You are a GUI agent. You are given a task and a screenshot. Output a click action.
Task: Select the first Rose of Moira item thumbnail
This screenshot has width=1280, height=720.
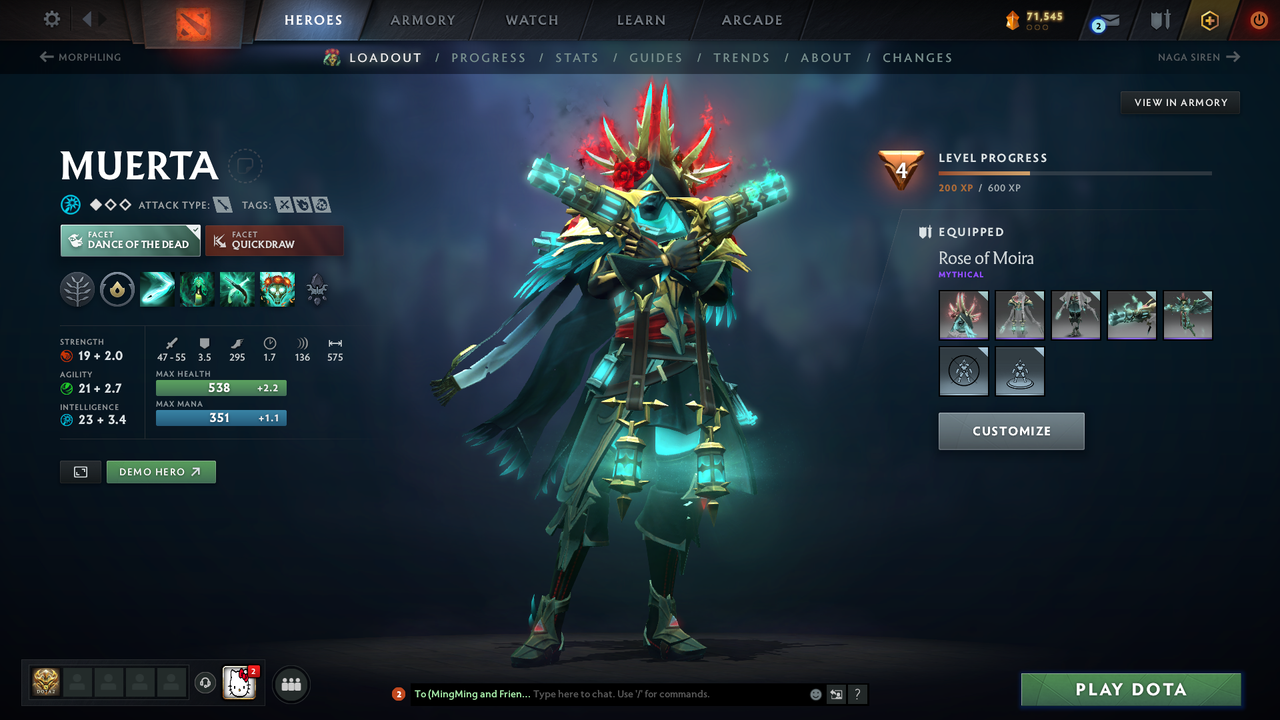tap(963, 315)
